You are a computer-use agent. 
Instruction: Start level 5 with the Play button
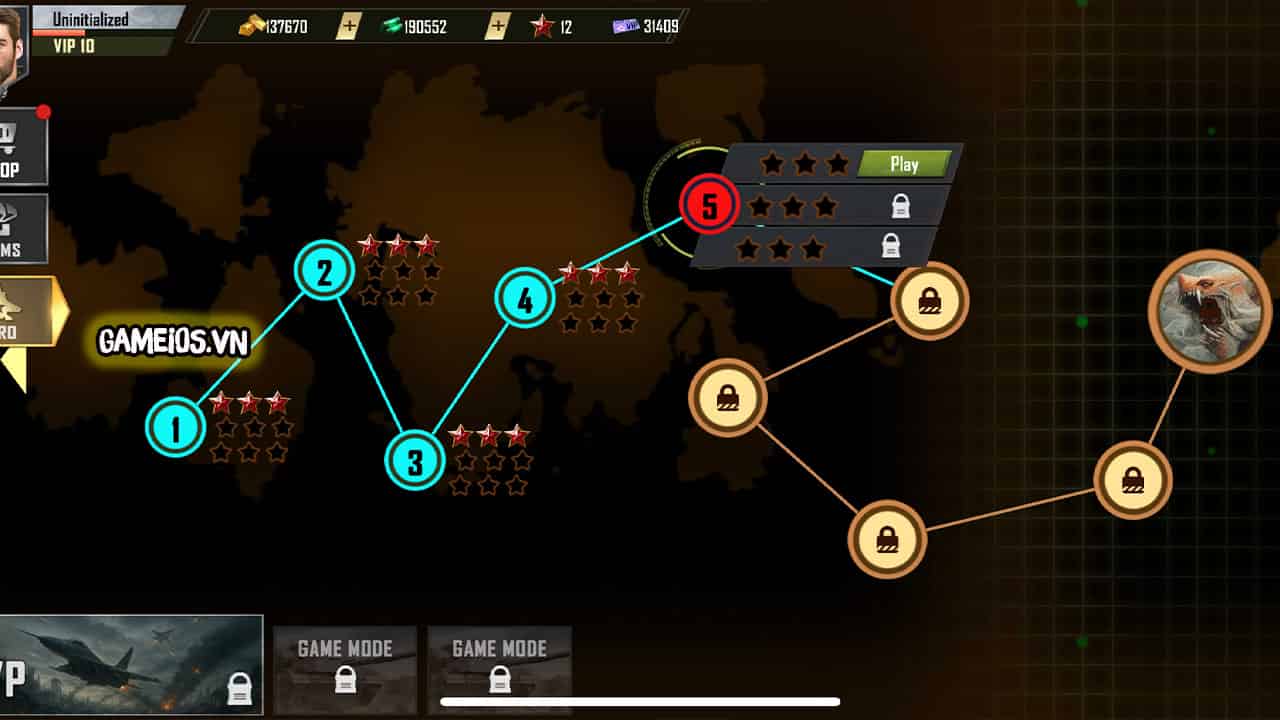[904, 164]
